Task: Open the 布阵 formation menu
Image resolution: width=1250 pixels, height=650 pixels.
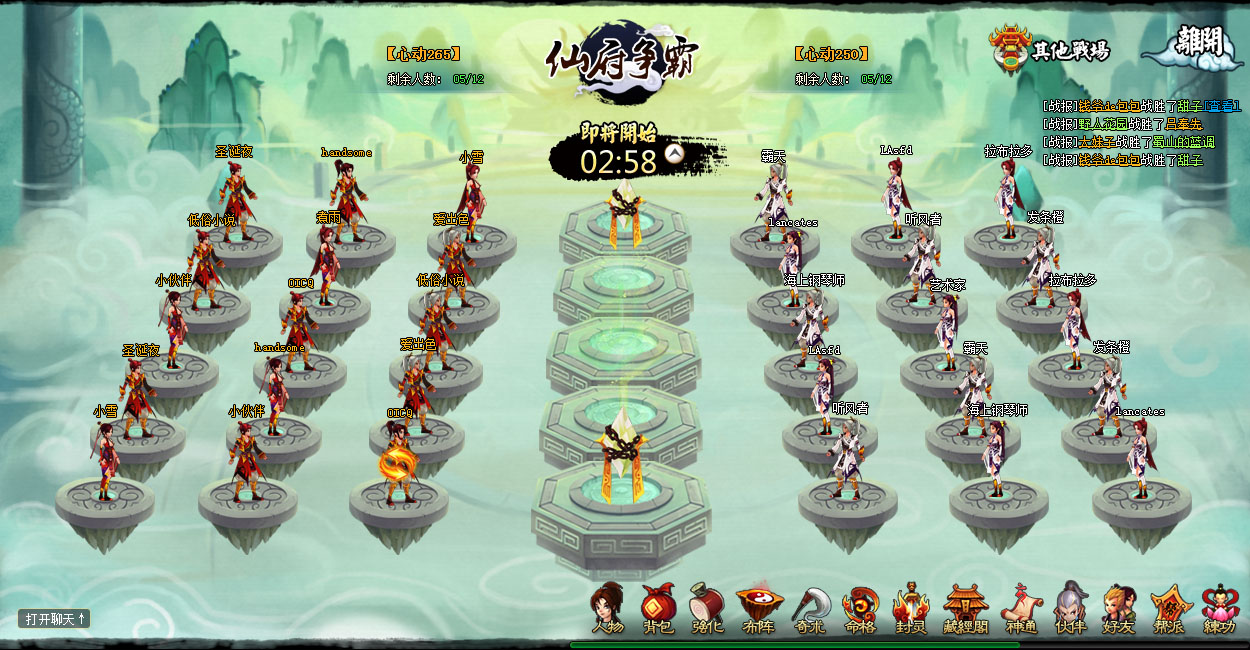Action: coord(759,608)
